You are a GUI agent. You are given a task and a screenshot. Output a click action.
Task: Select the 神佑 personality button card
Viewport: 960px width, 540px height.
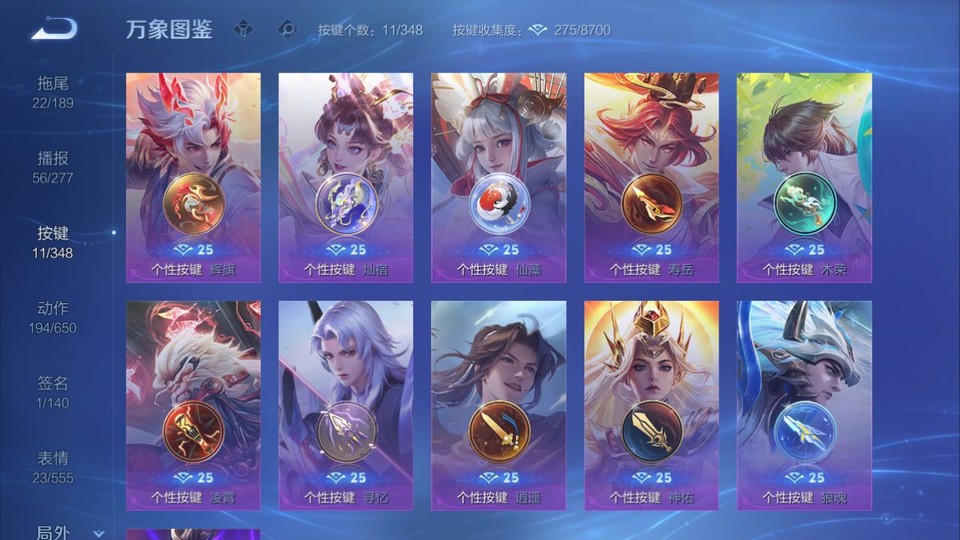click(x=651, y=405)
